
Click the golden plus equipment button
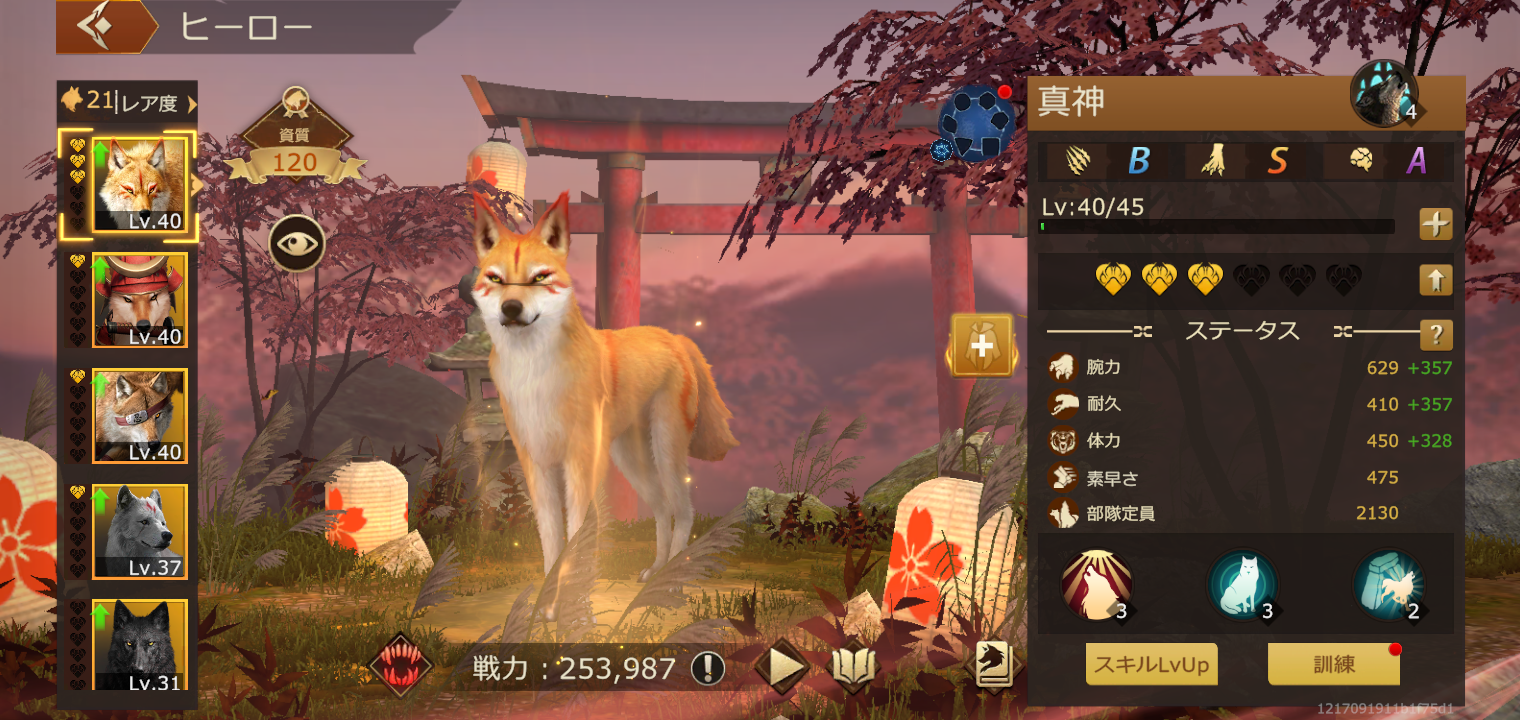click(982, 345)
